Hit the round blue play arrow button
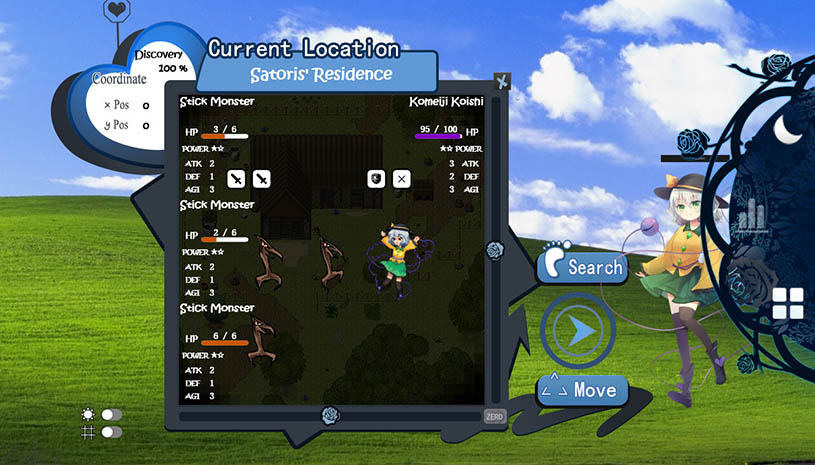 577,328
